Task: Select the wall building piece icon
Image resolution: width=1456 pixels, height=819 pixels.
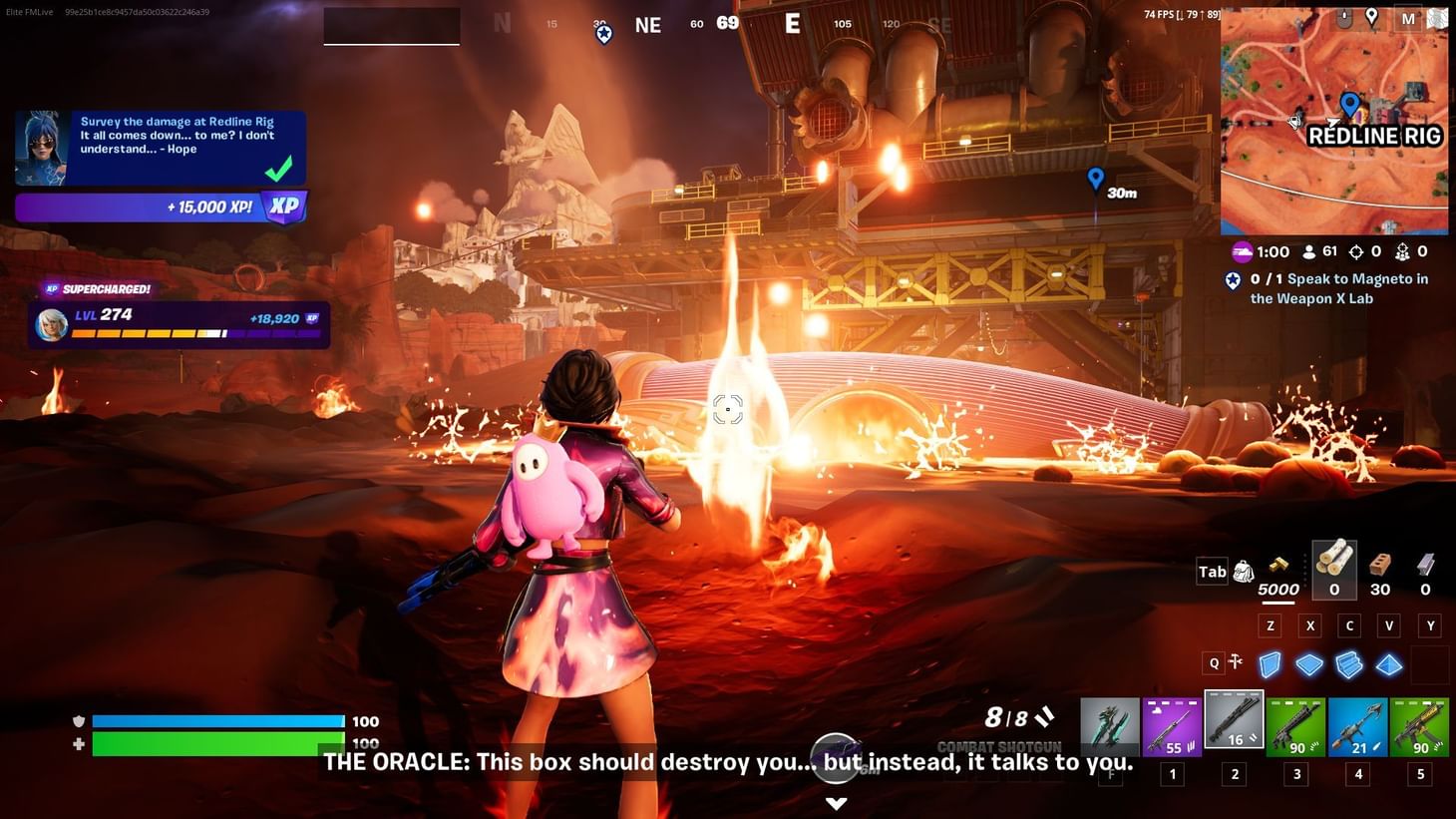Action: click(x=1269, y=663)
